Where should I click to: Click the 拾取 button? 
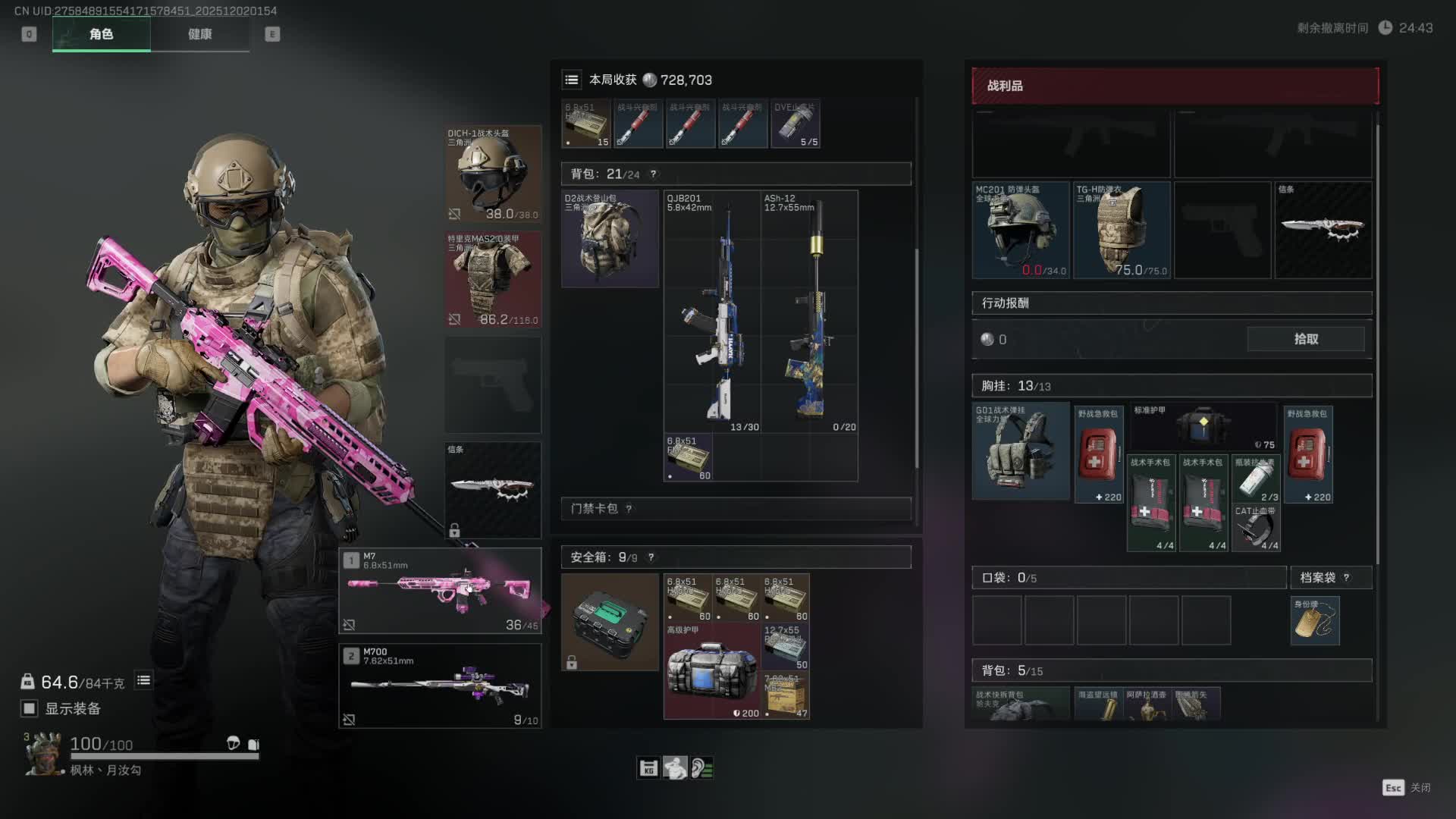(x=1305, y=339)
